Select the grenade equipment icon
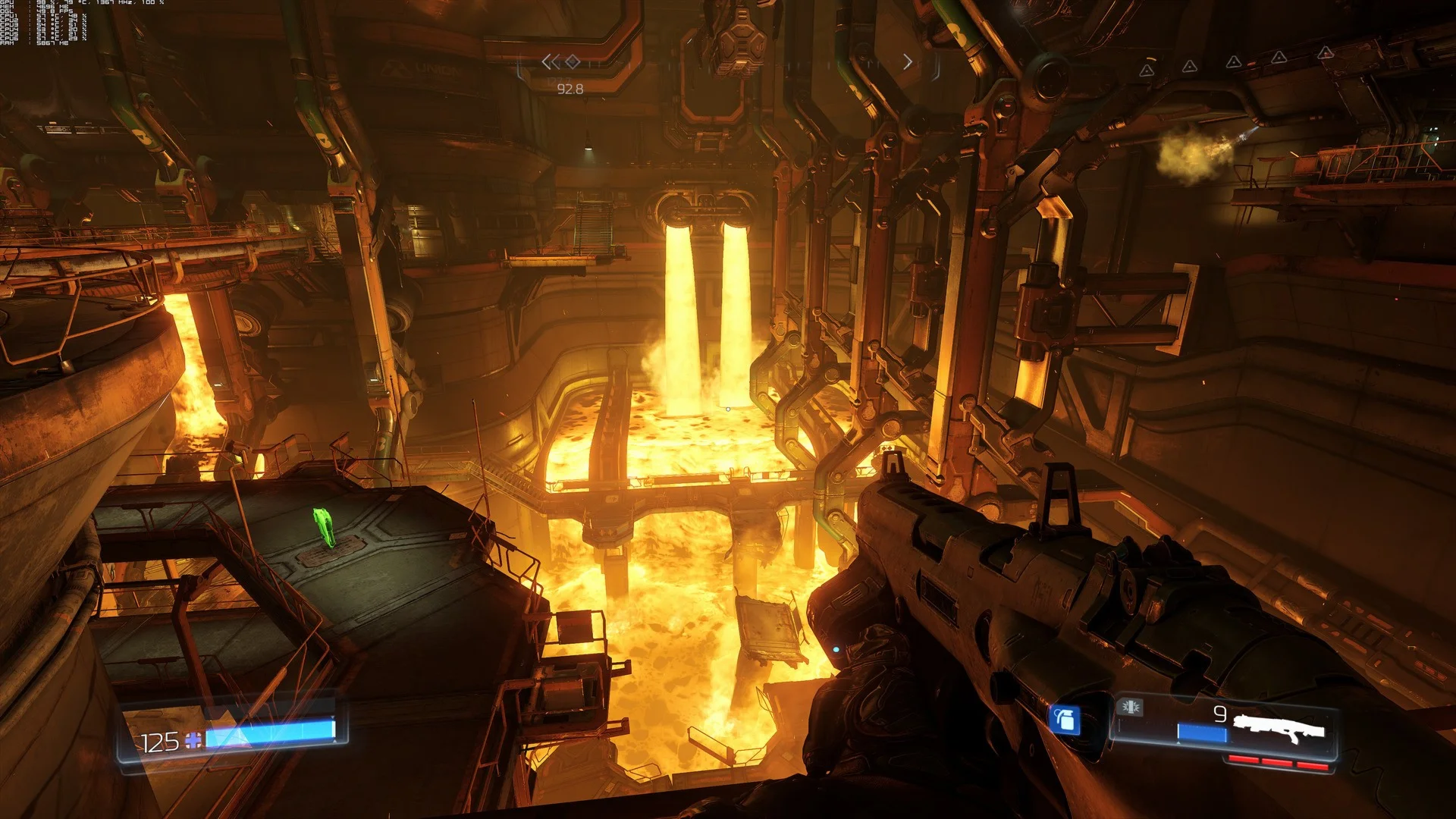Viewport: 1456px width, 819px height. 1065,719
